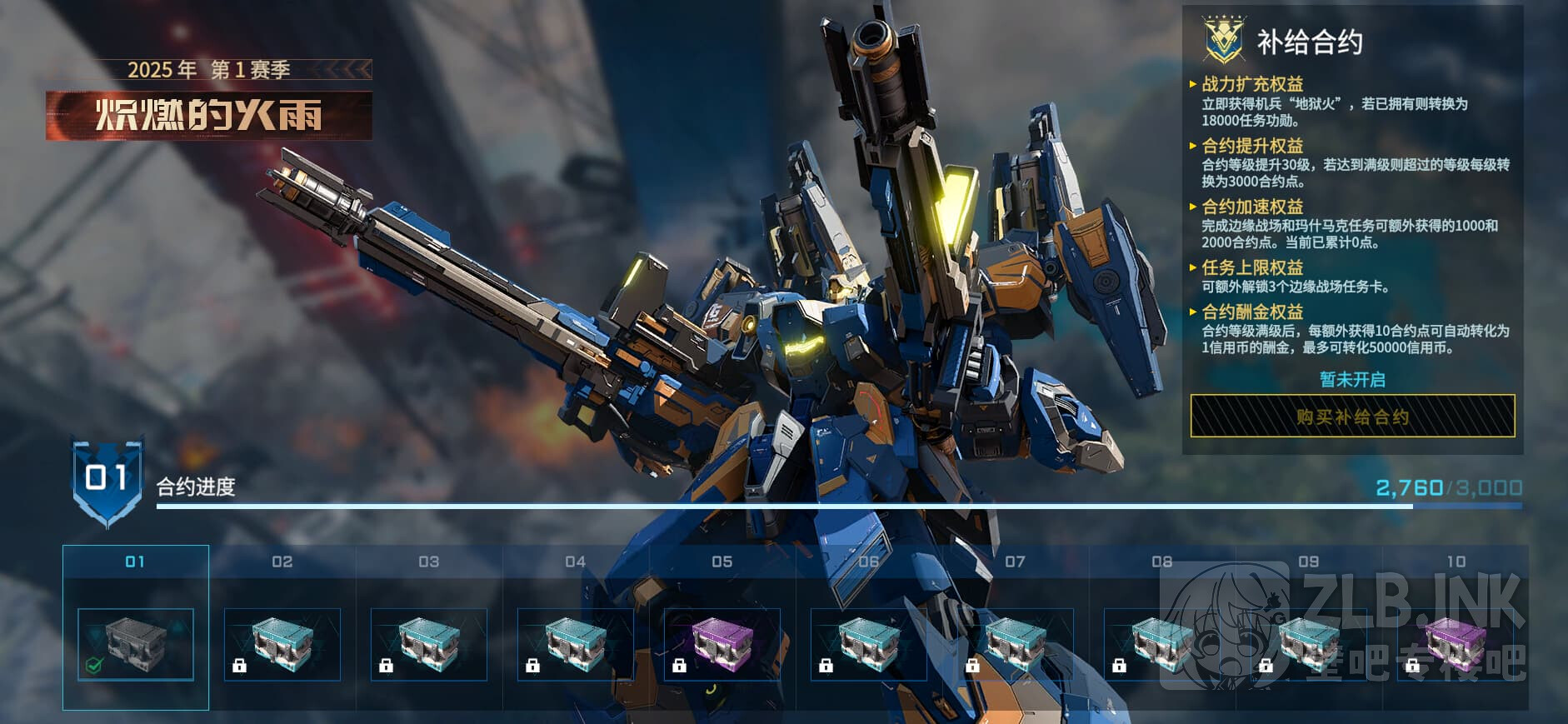Click the 购买补给合约 purchase button
The height and width of the screenshot is (724, 1568).
pos(1351,416)
